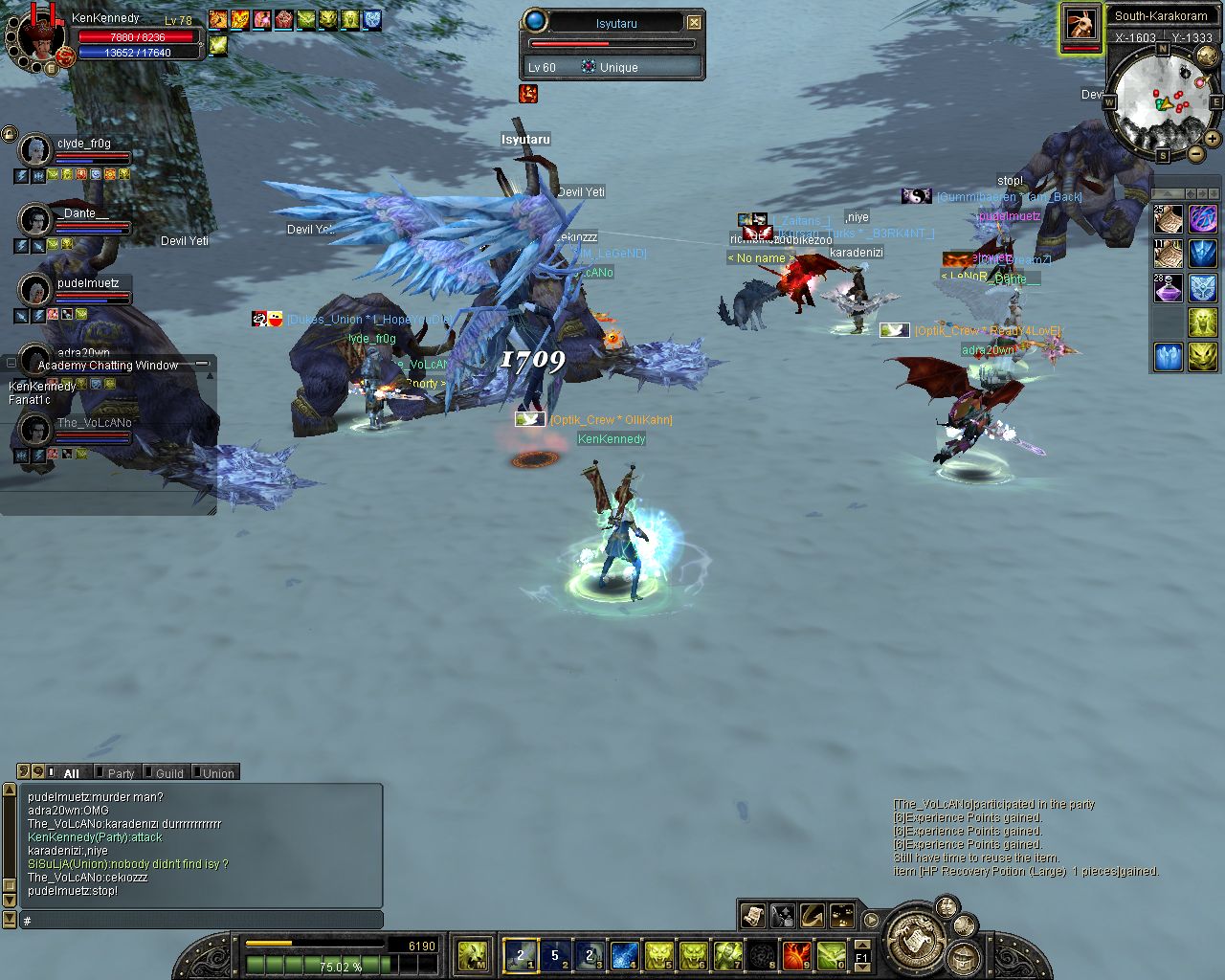1225x980 pixels.
Task: Open the scroll icon above the hotbar
Action: click(x=753, y=916)
